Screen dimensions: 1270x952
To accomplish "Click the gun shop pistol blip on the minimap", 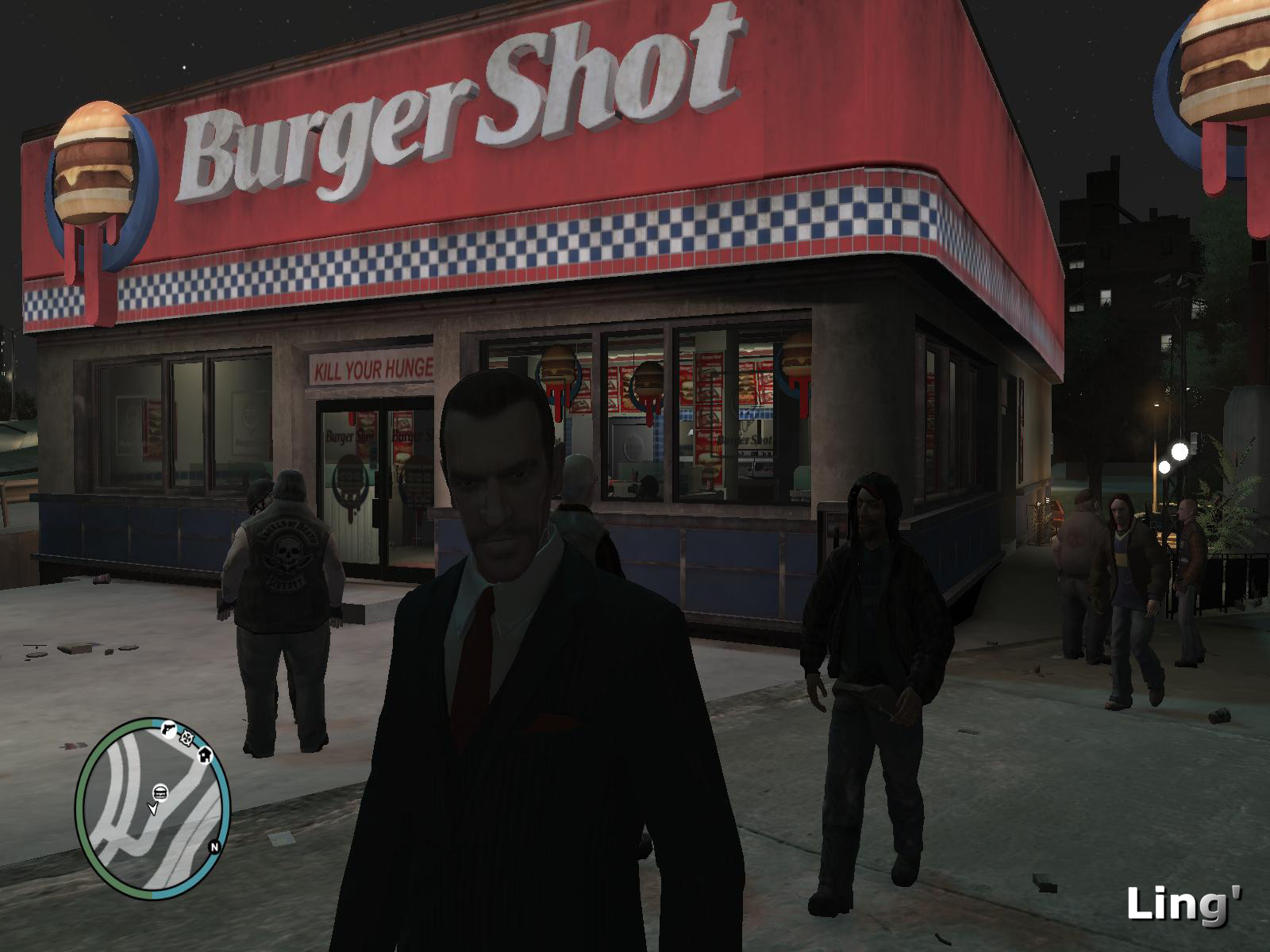I will tap(168, 729).
